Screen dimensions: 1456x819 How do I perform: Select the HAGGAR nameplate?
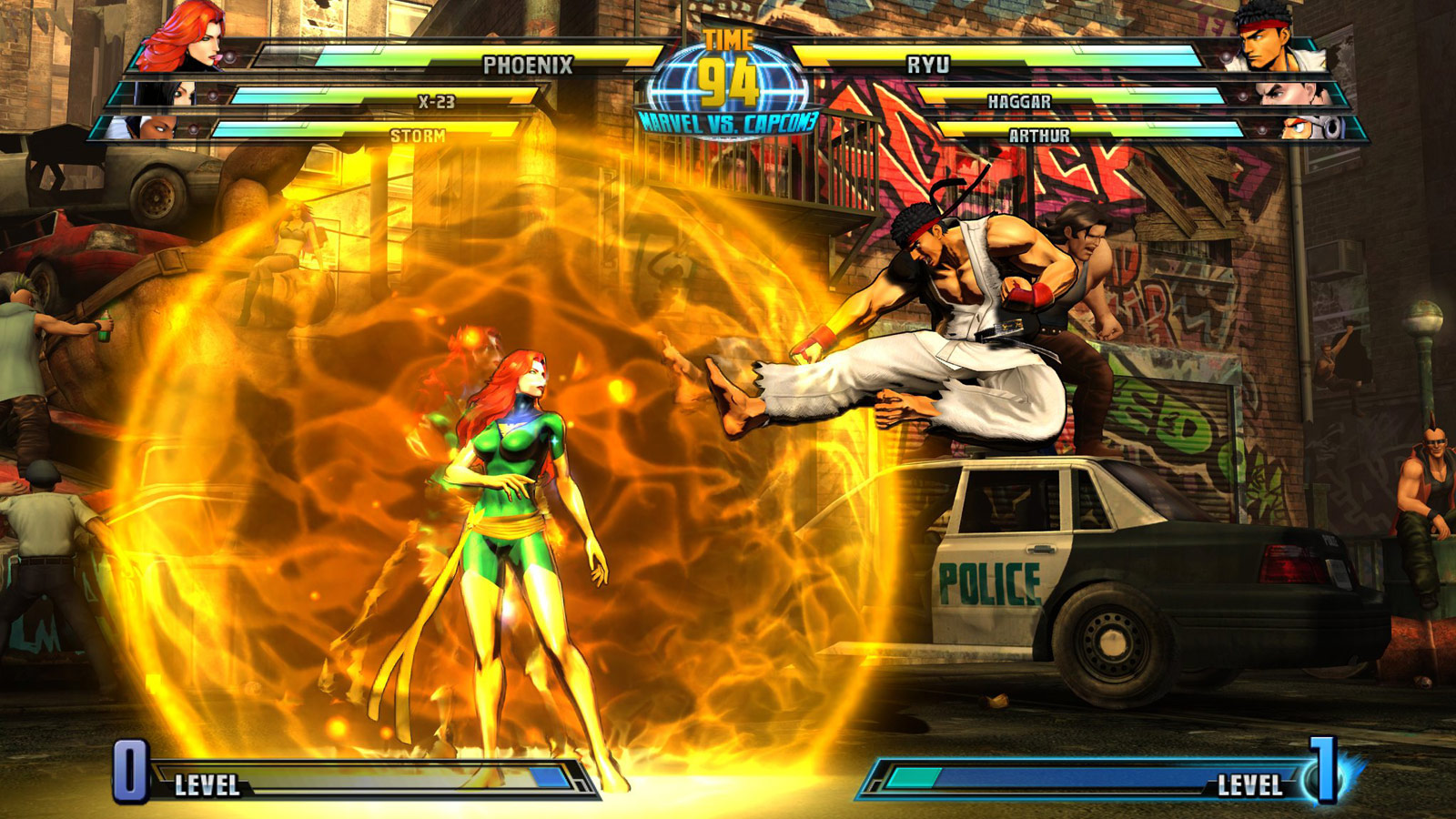pos(1019,103)
